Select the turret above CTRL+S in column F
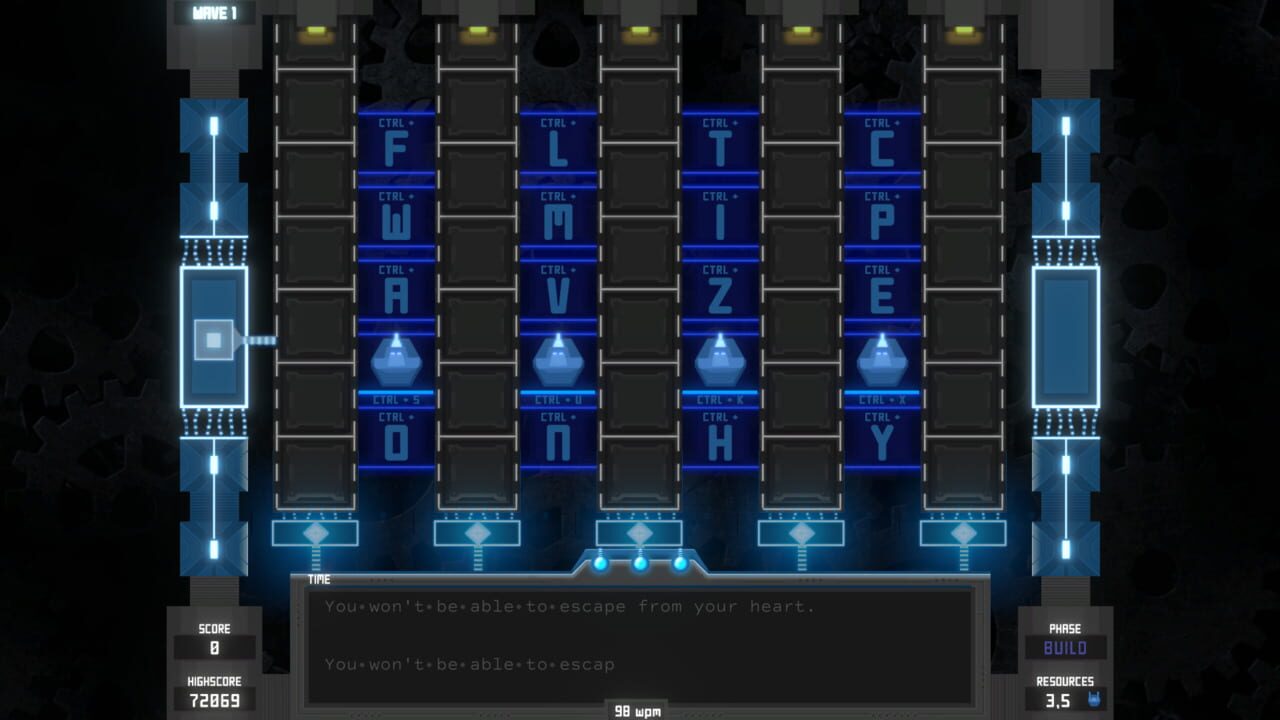 coord(397,358)
